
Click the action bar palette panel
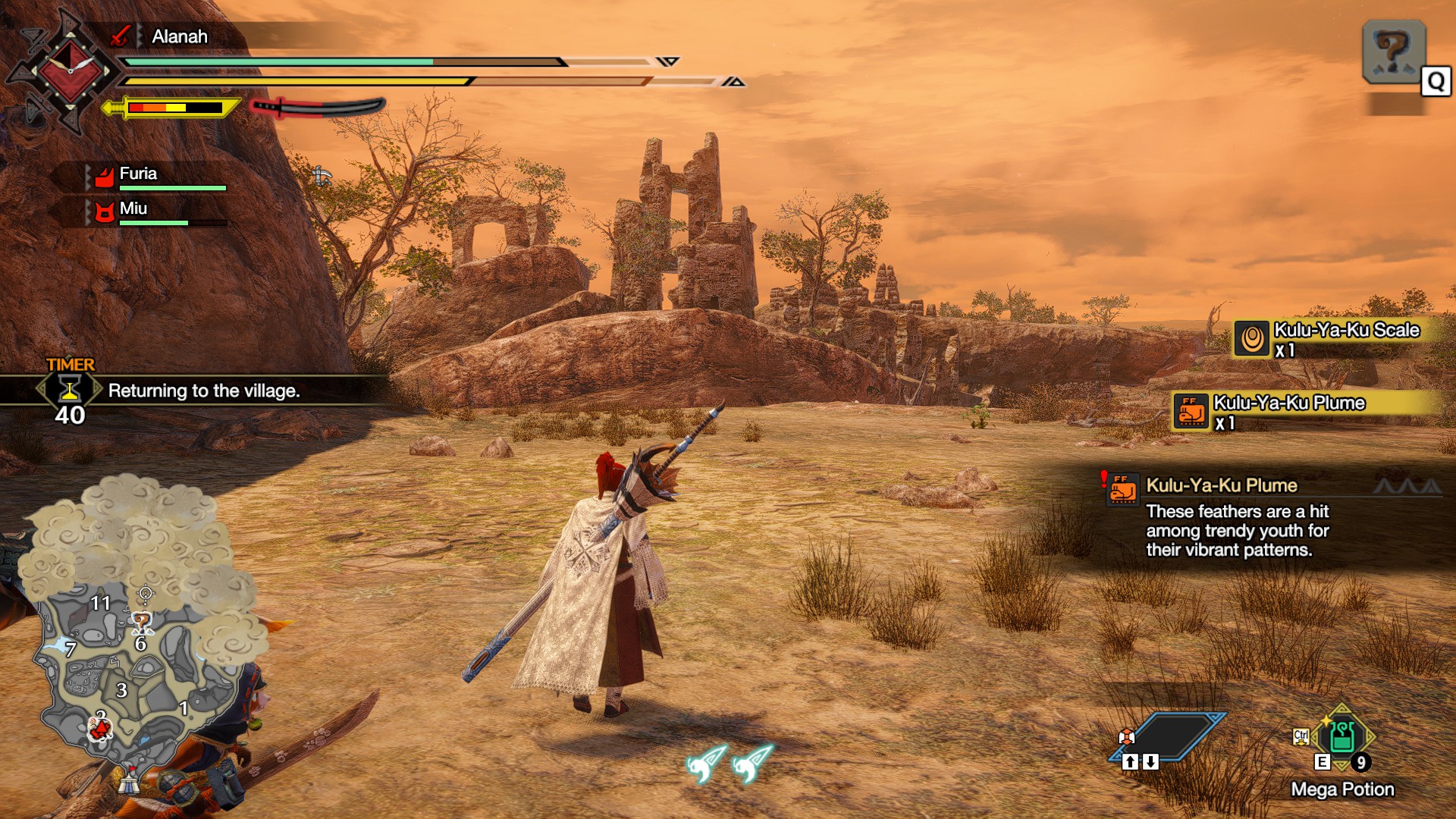(x=1168, y=737)
